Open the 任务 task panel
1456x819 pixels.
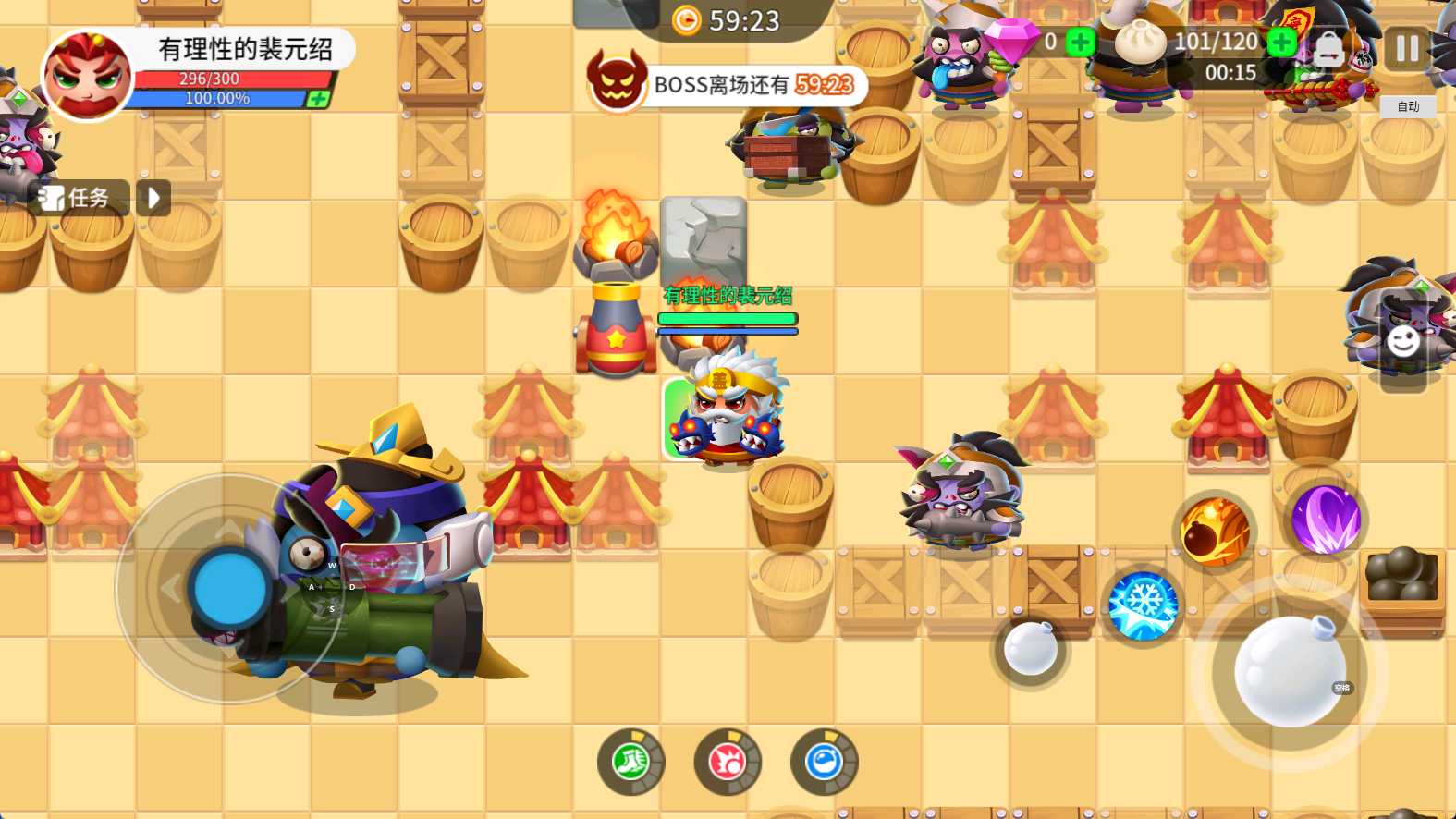[78, 198]
